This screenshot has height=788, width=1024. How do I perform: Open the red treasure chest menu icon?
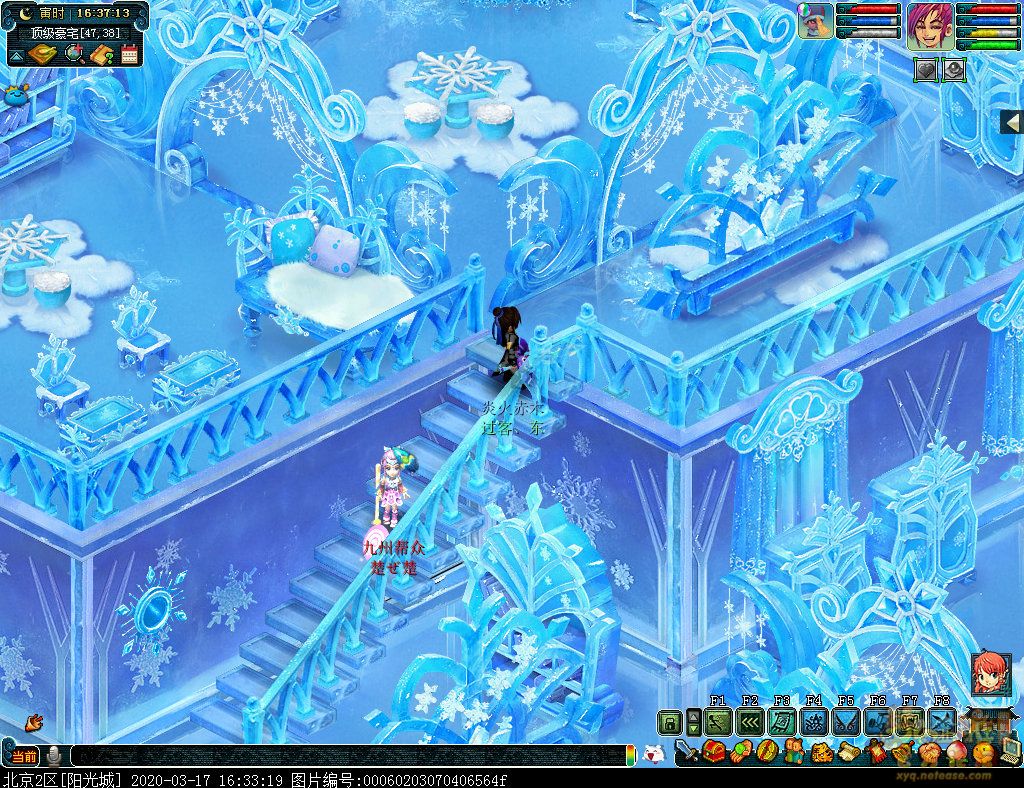click(x=714, y=751)
